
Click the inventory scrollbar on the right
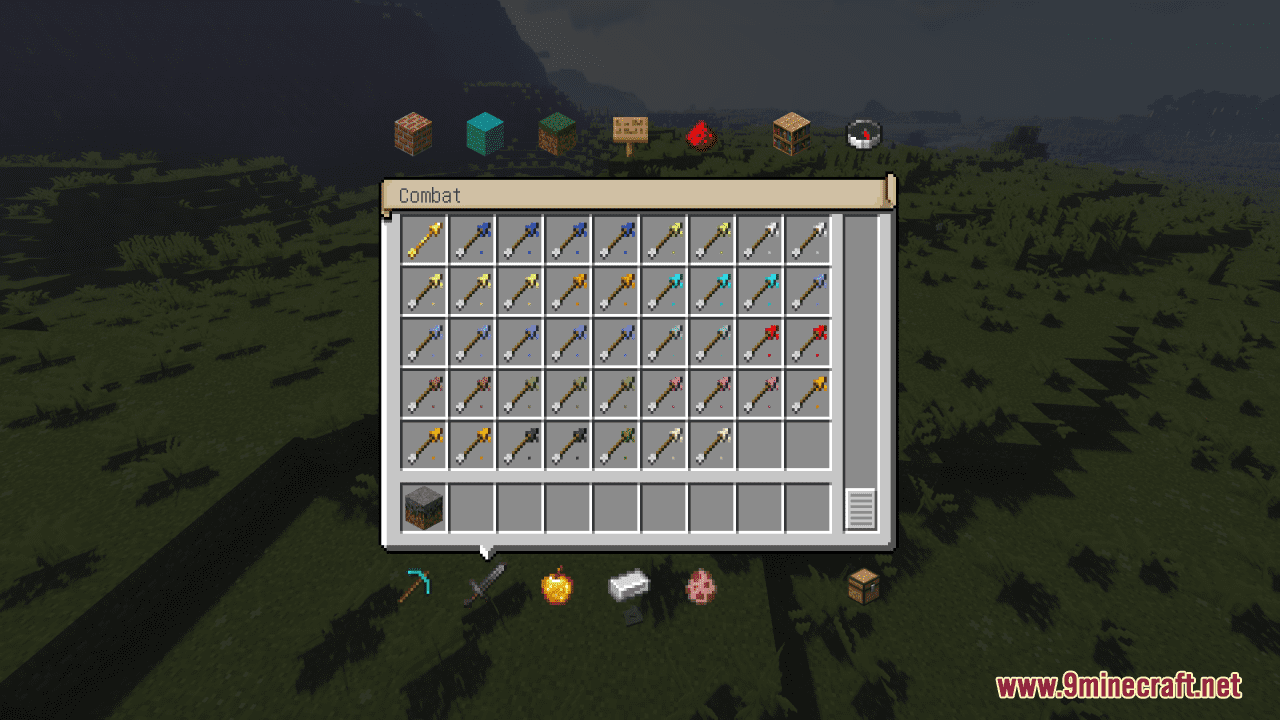pyautogui.click(x=861, y=507)
